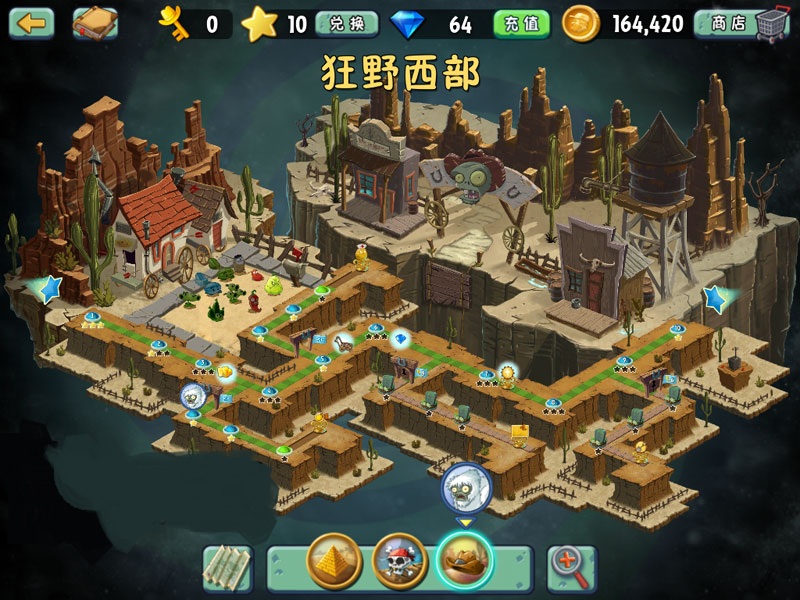This screenshot has width=800, height=600.
Task: Go back with the yellow arrow button
Action: tap(31, 23)
